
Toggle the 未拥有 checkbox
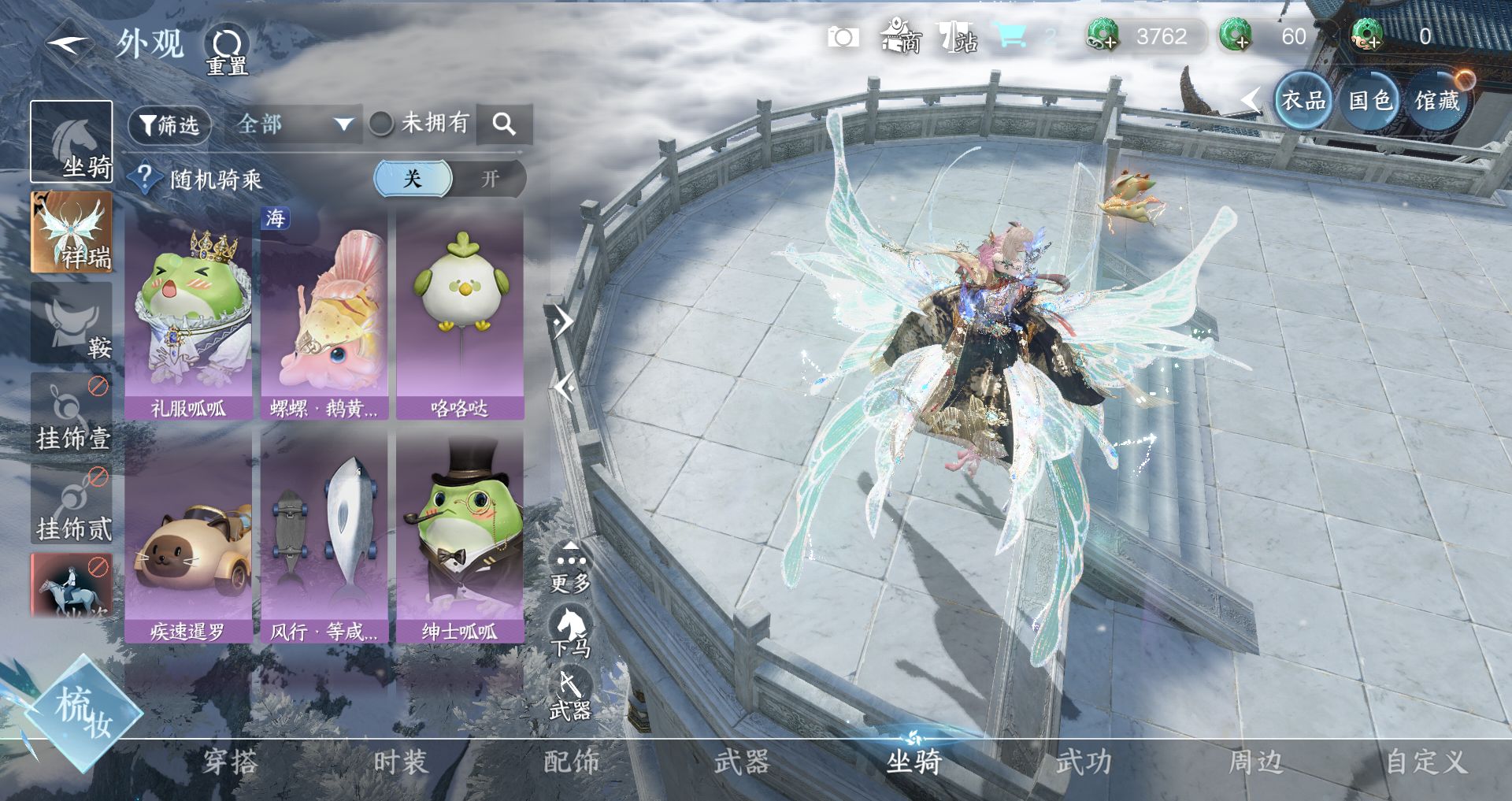point(381,124)
